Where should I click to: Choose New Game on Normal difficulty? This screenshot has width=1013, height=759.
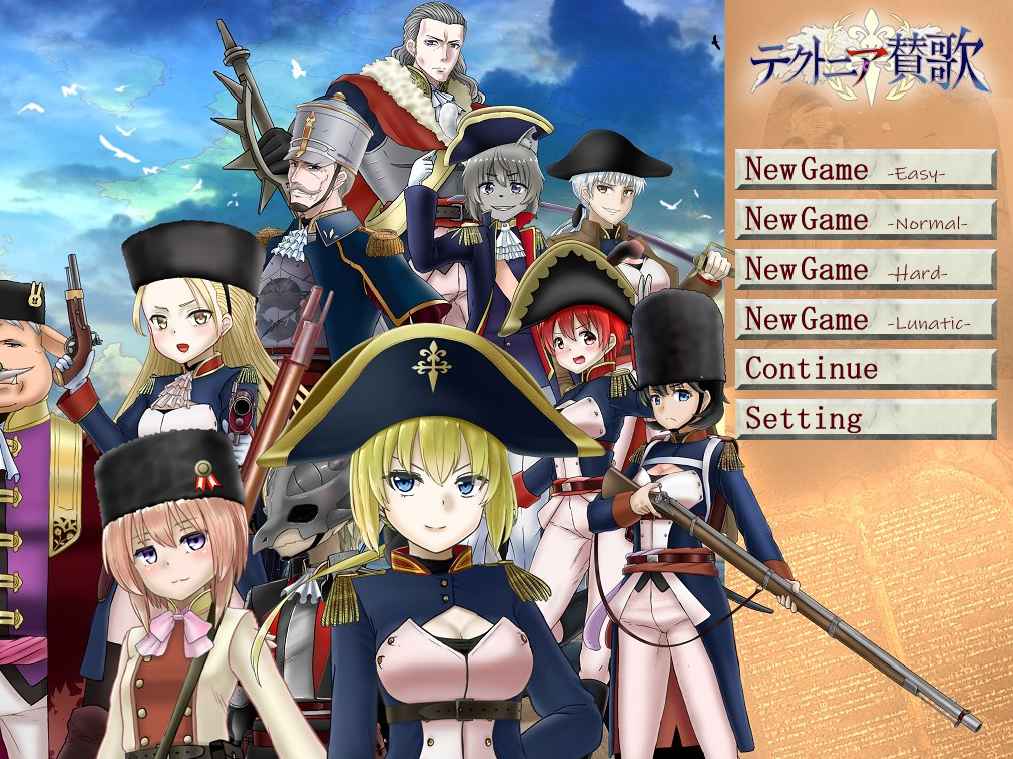(x=866, y=219)
